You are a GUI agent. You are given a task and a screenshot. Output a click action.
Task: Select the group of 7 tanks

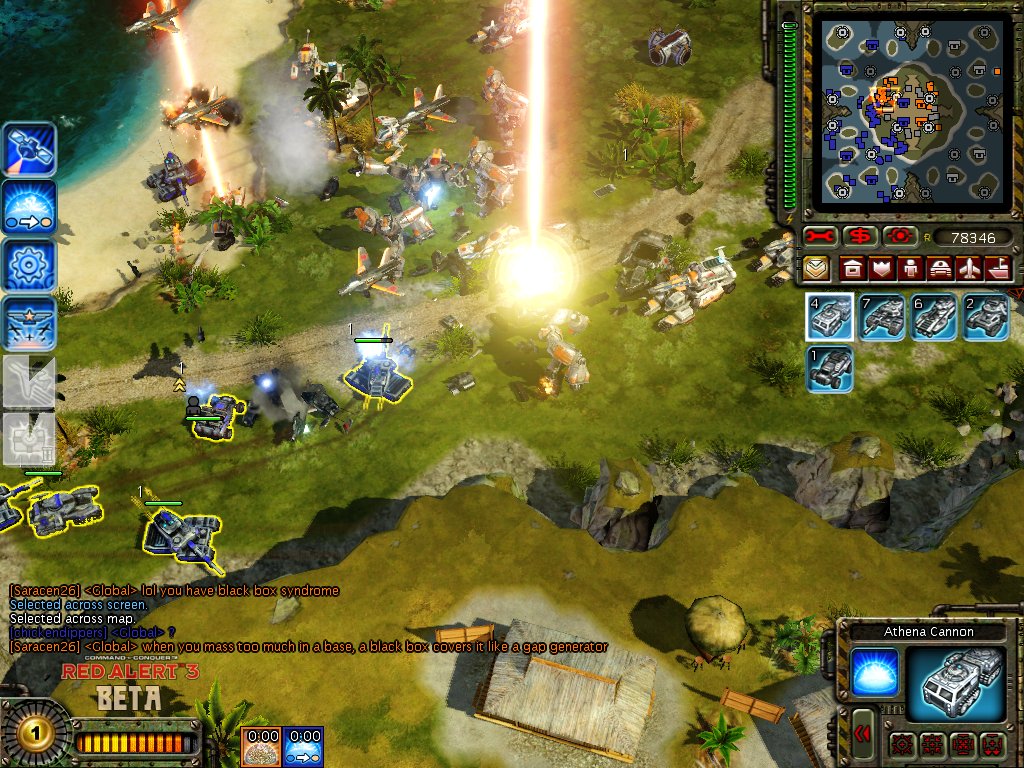tap(882, 317)
